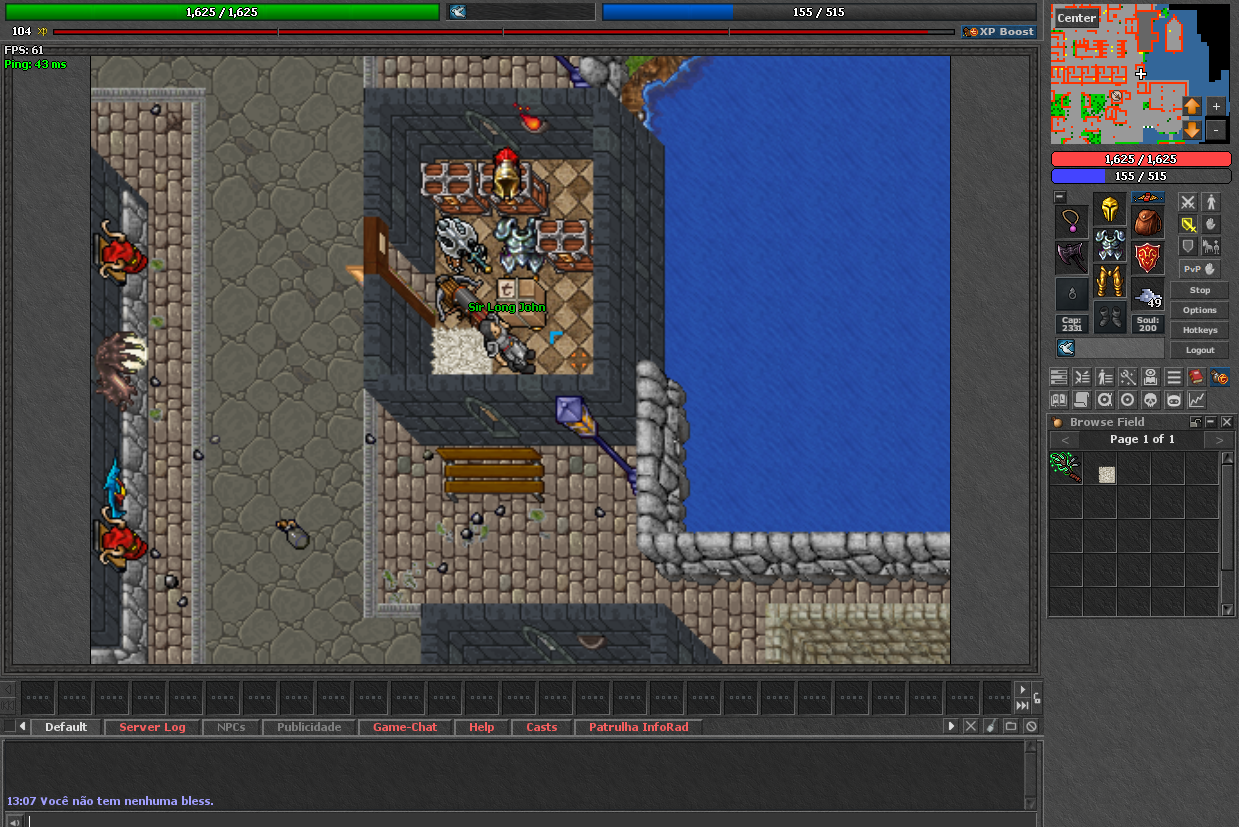Viewport: 1239px width, 827px height.
Task: Select the golden helmet equipment slot
Action: (x=1109, y=209)
